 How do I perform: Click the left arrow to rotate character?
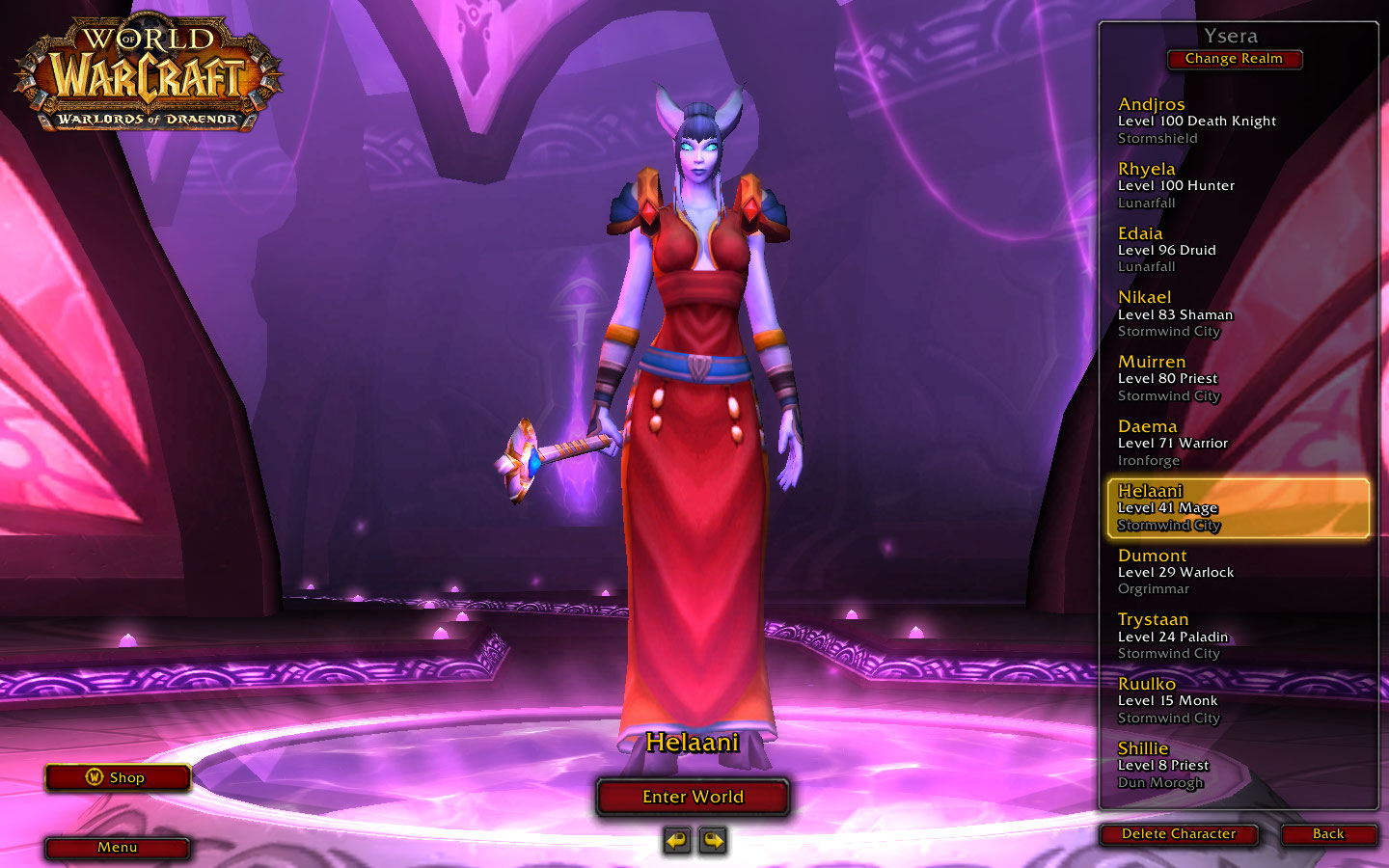[x=675, y=840]
